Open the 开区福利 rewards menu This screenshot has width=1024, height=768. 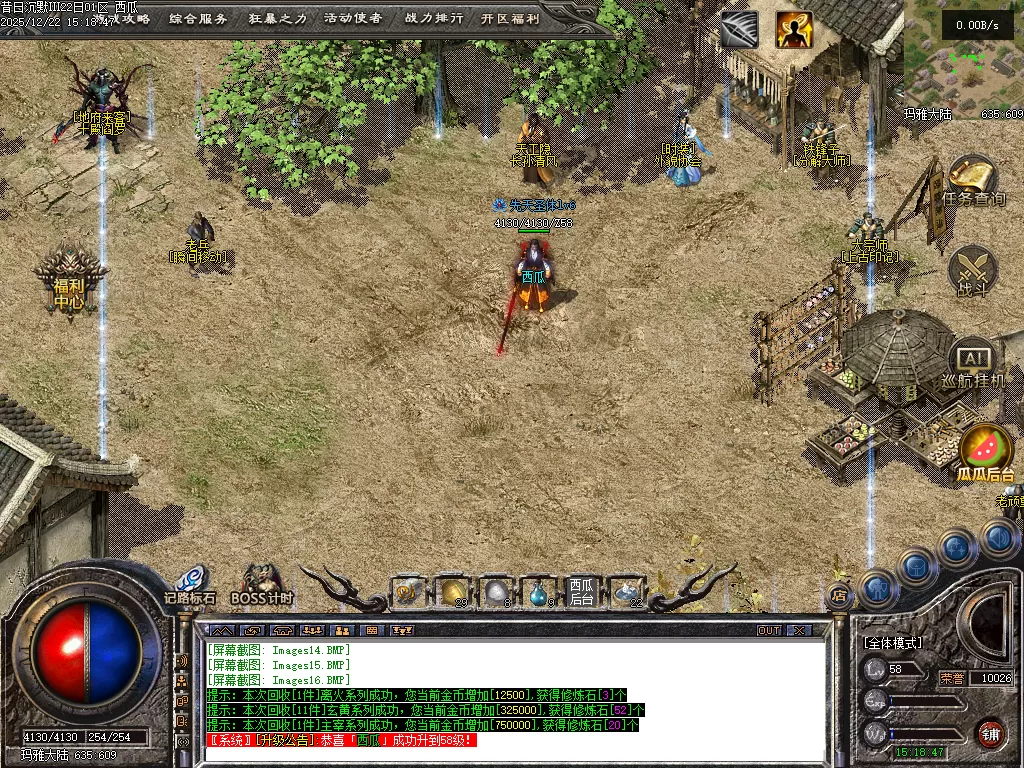[x=510, y=18]
